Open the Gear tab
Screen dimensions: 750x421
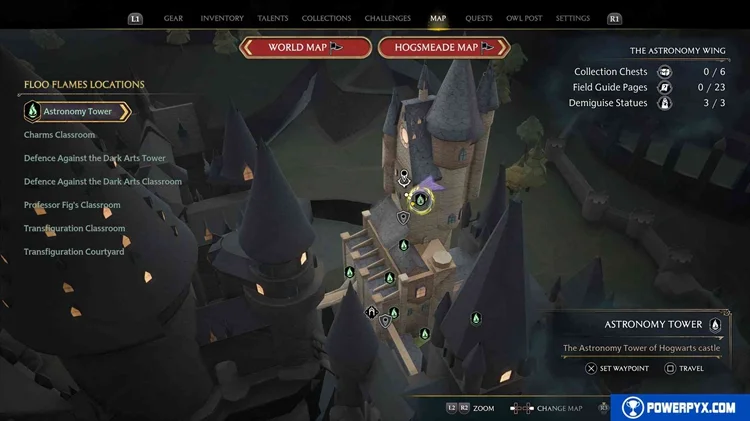[173, 18]
